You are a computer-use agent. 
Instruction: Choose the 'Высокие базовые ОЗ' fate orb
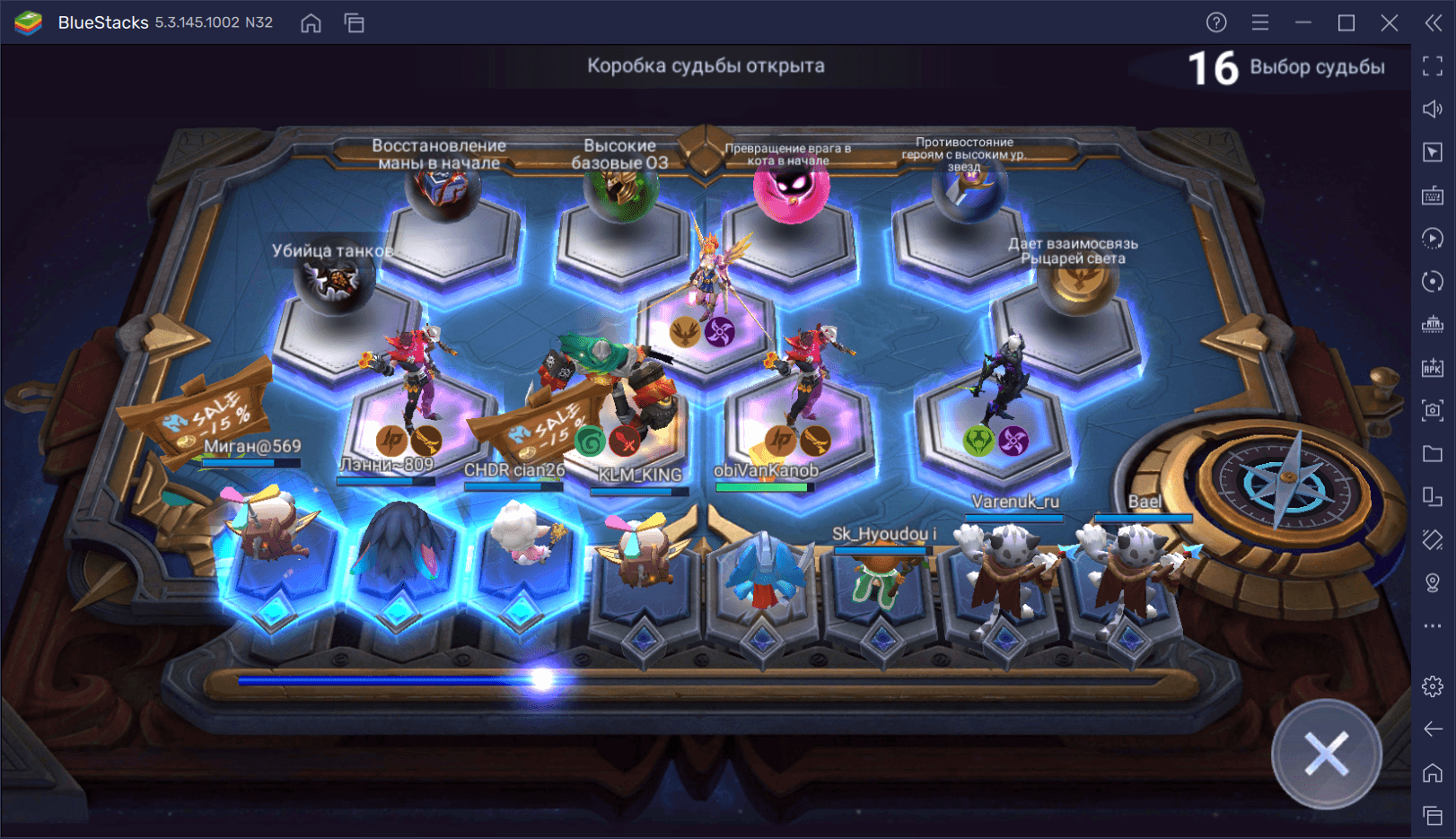pos(619,193)
